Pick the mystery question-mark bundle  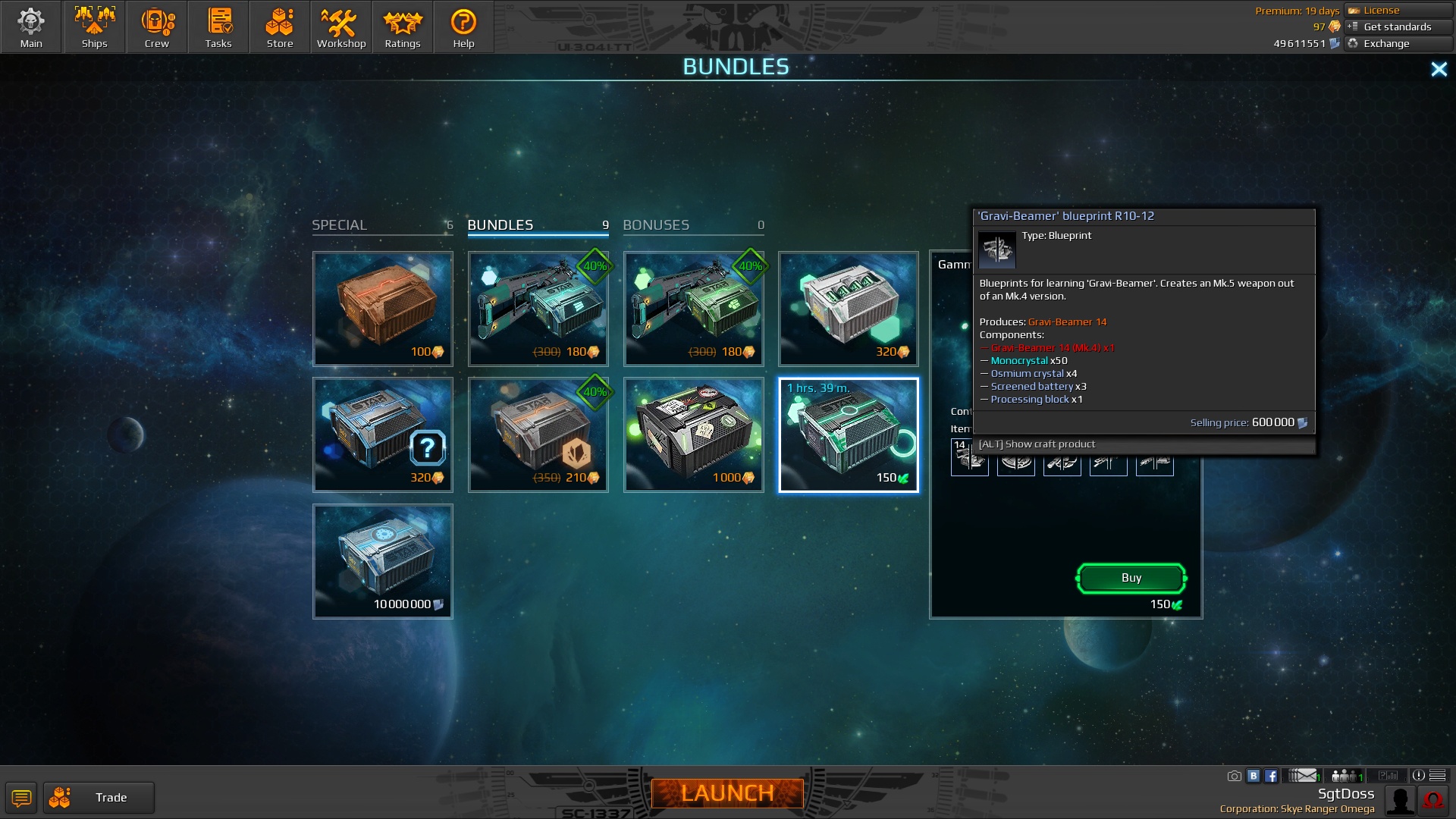383,435
